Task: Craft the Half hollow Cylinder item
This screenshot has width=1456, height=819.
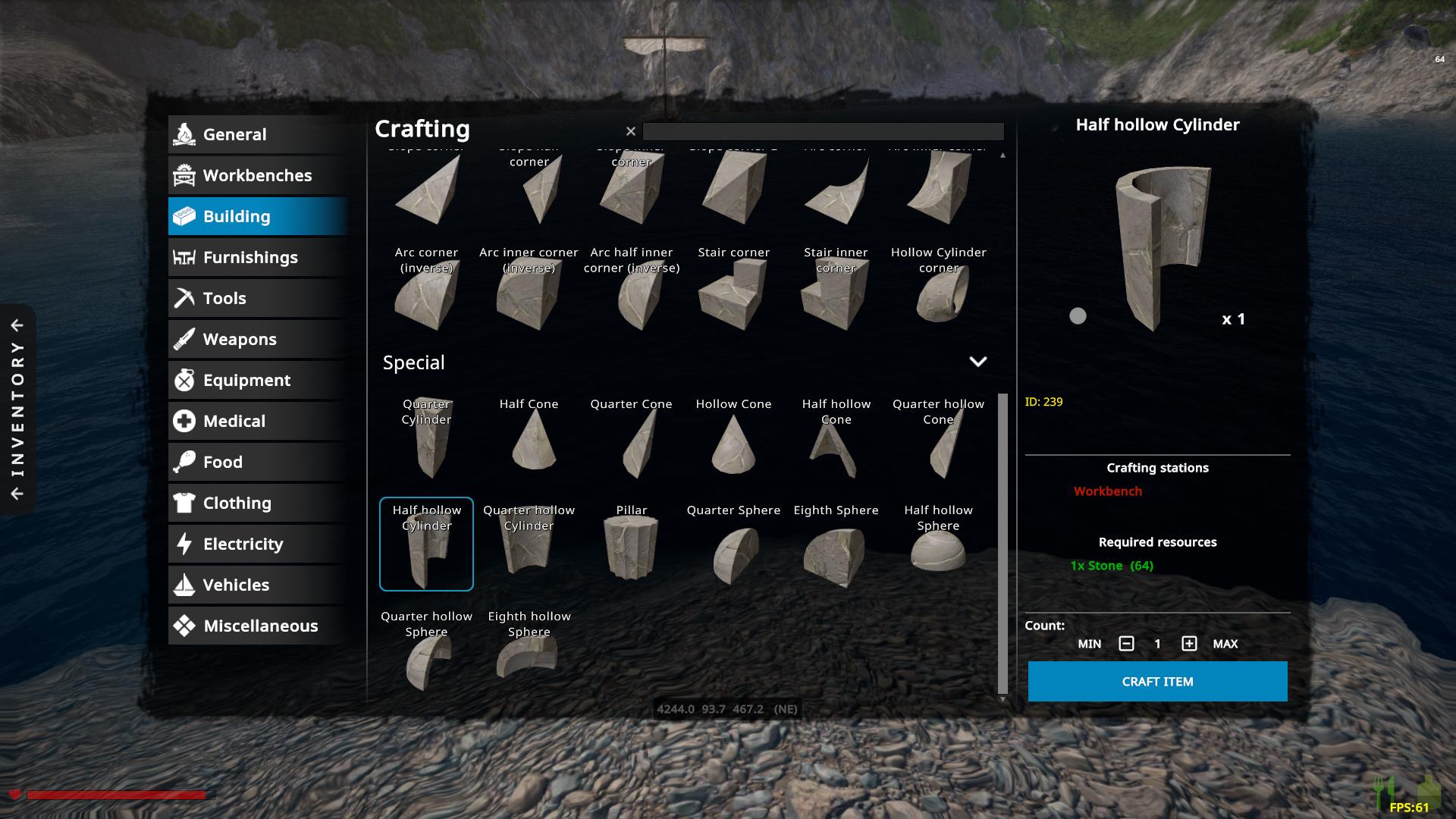Action: [1157, 681]
